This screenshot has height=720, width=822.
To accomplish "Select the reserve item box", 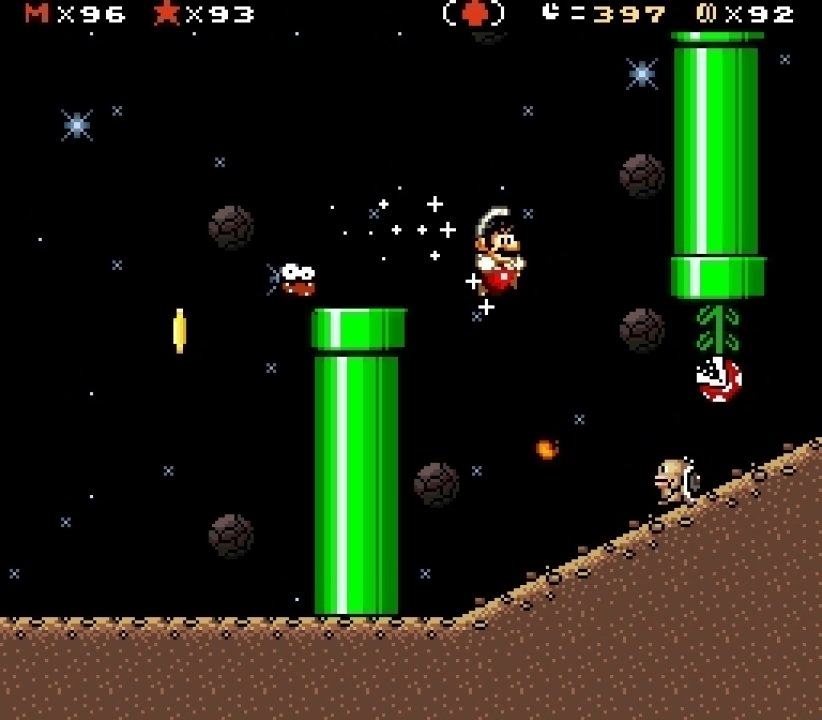I will (474, 14).
